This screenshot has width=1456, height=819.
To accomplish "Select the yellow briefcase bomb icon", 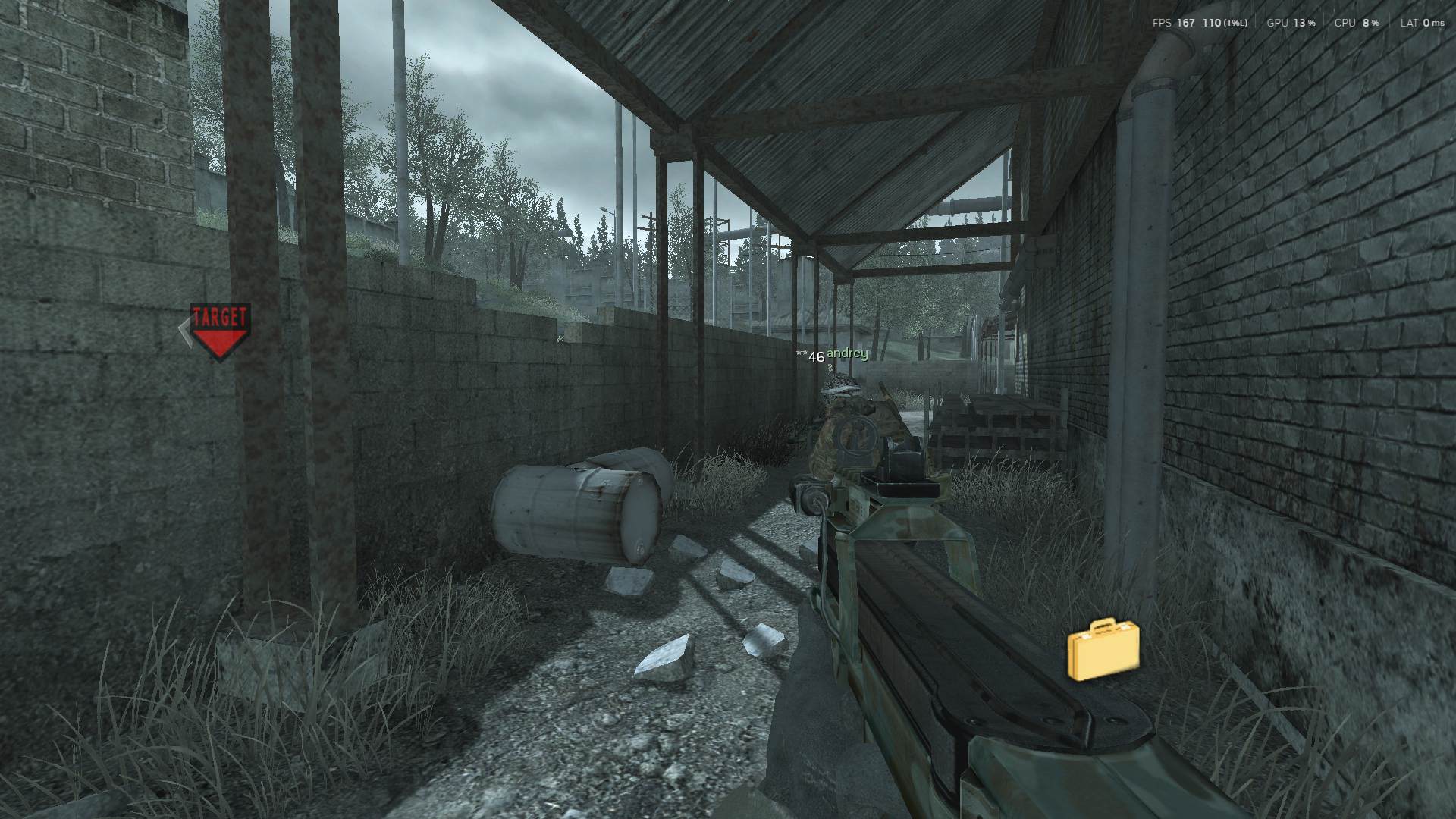I will (1103, 649).
